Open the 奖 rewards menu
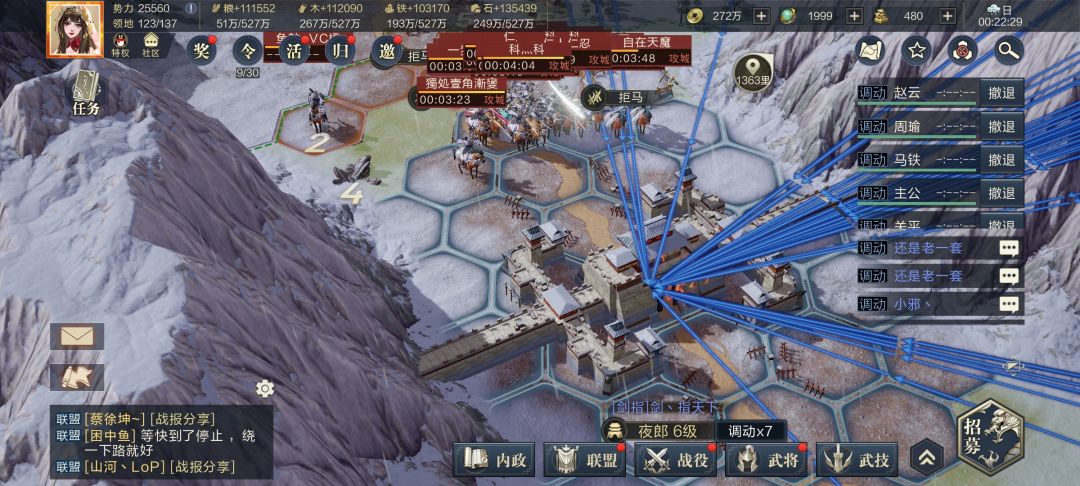1080x486 pixels. 202,50
